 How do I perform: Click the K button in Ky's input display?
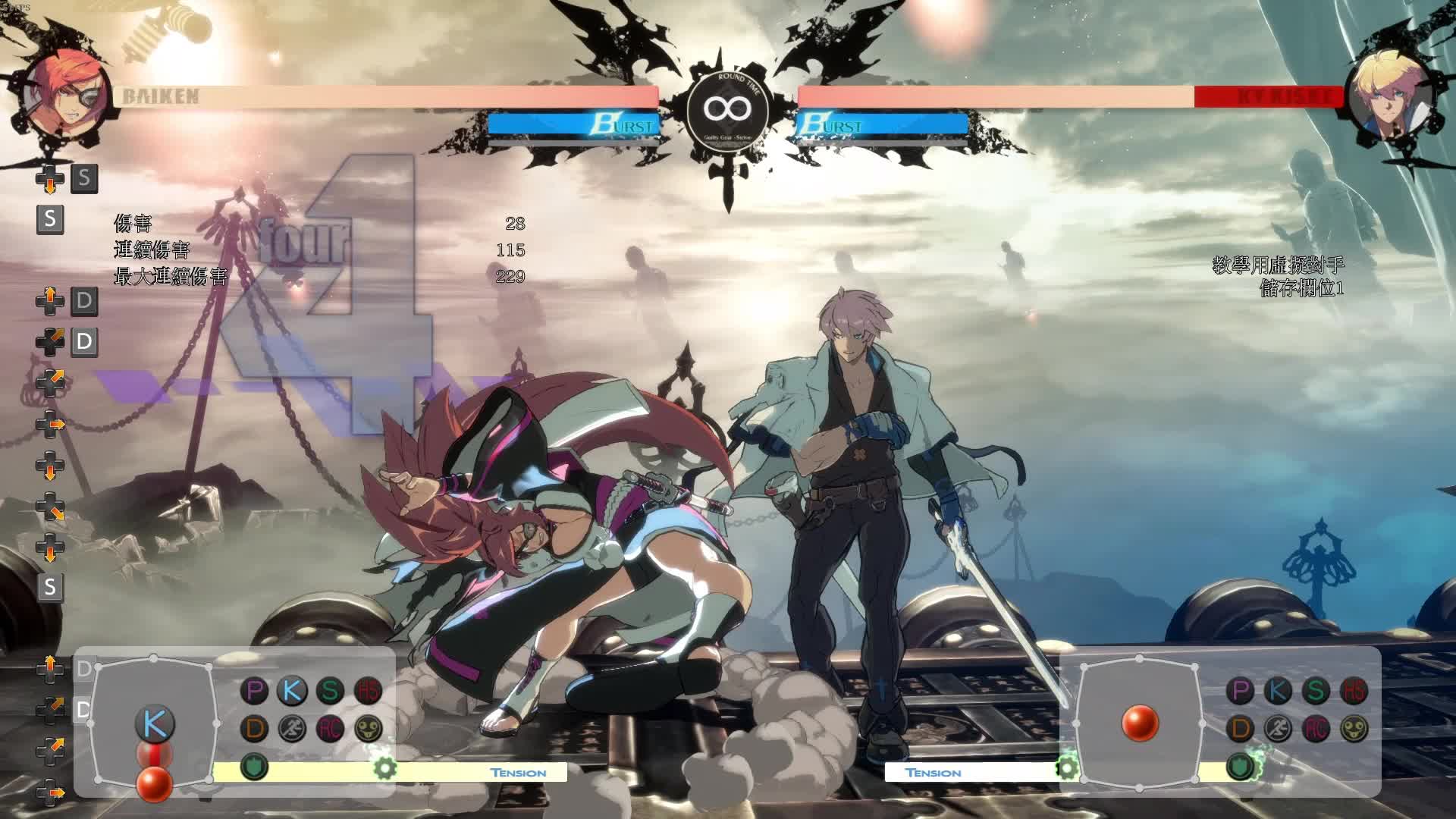pyautogui.click(x=1278, y=691)
